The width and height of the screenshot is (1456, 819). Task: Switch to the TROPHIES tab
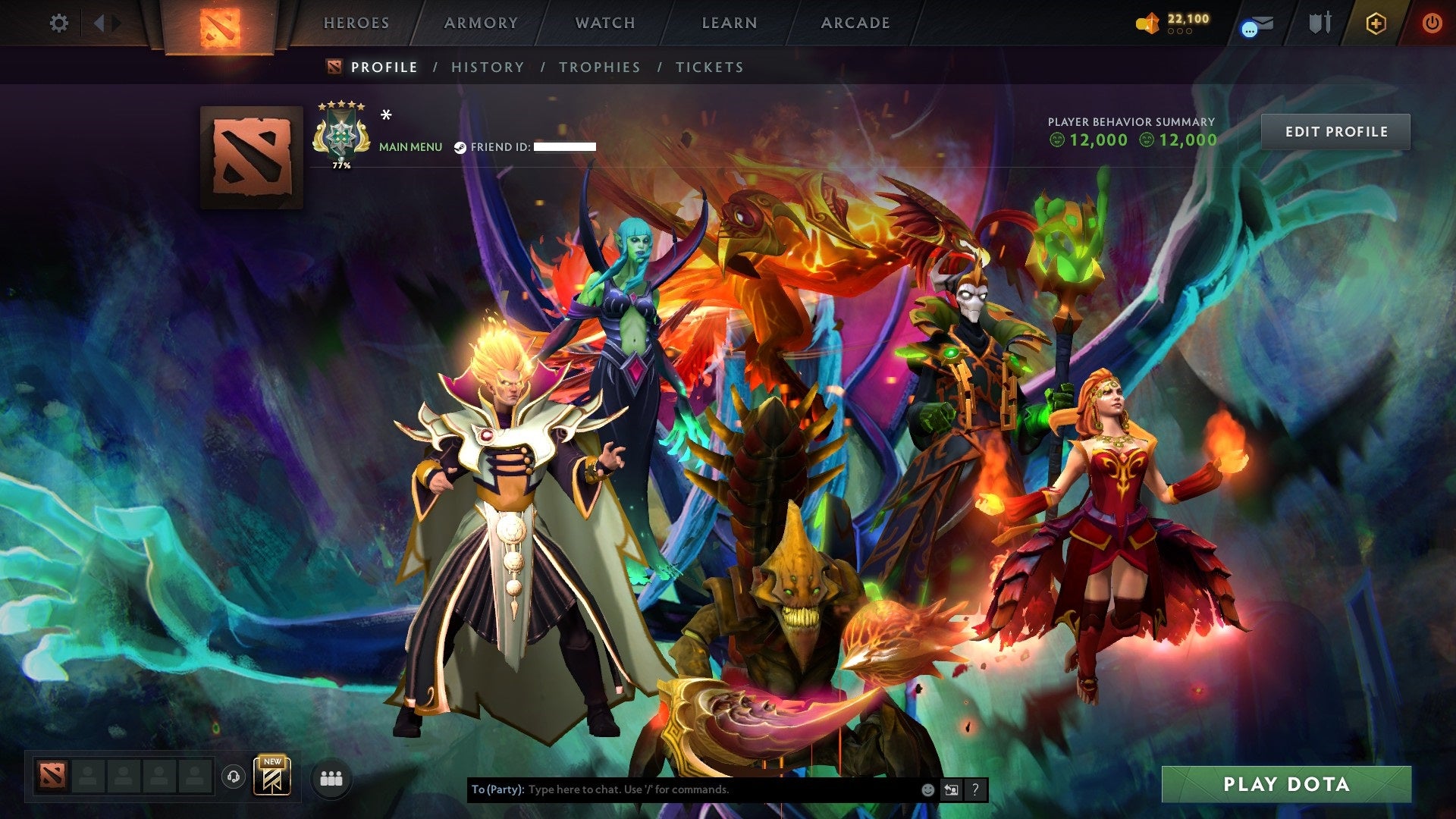pos(599,67)
